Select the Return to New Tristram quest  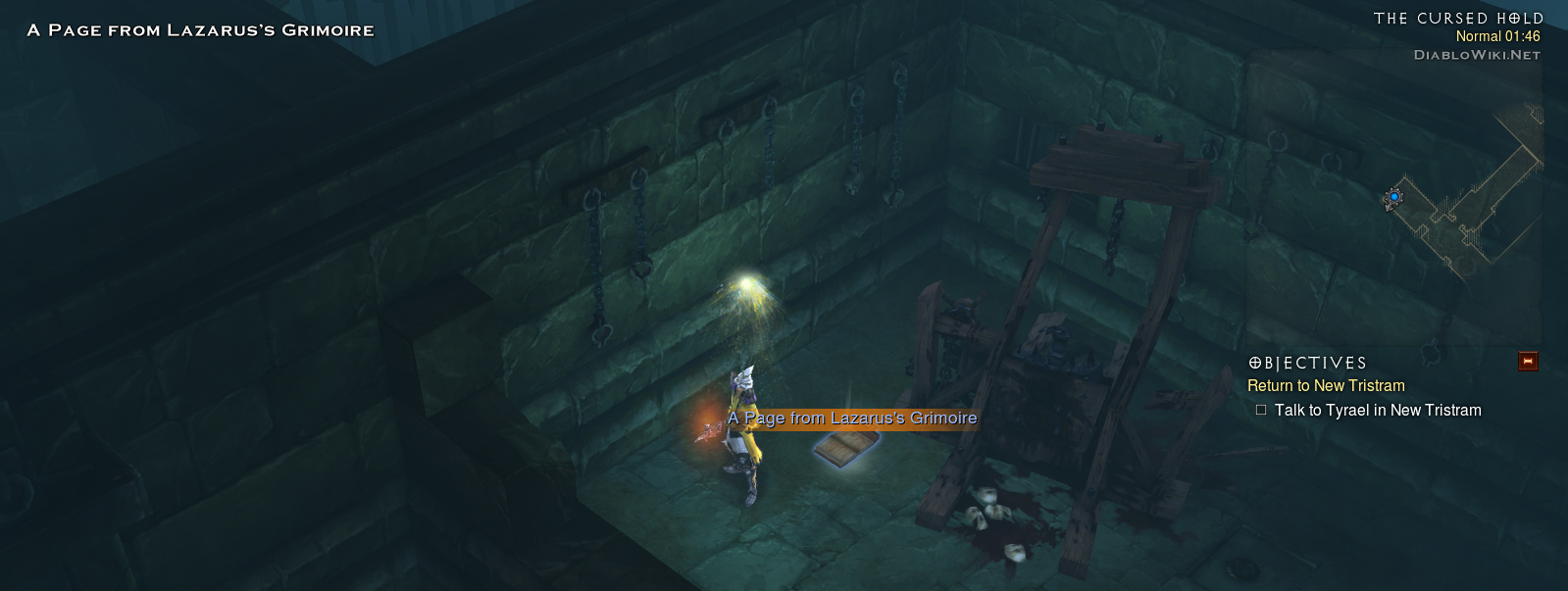click(x=1326, y=386)
